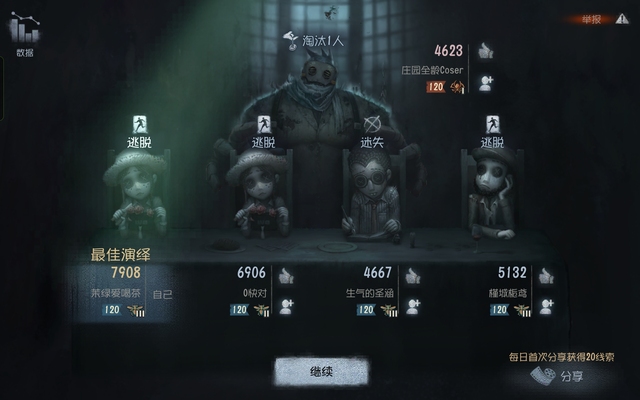The width and height of the screenshot is (640, 400).
Task: Add 庄园全龄Coser as a friend
Action: point(486,83)
